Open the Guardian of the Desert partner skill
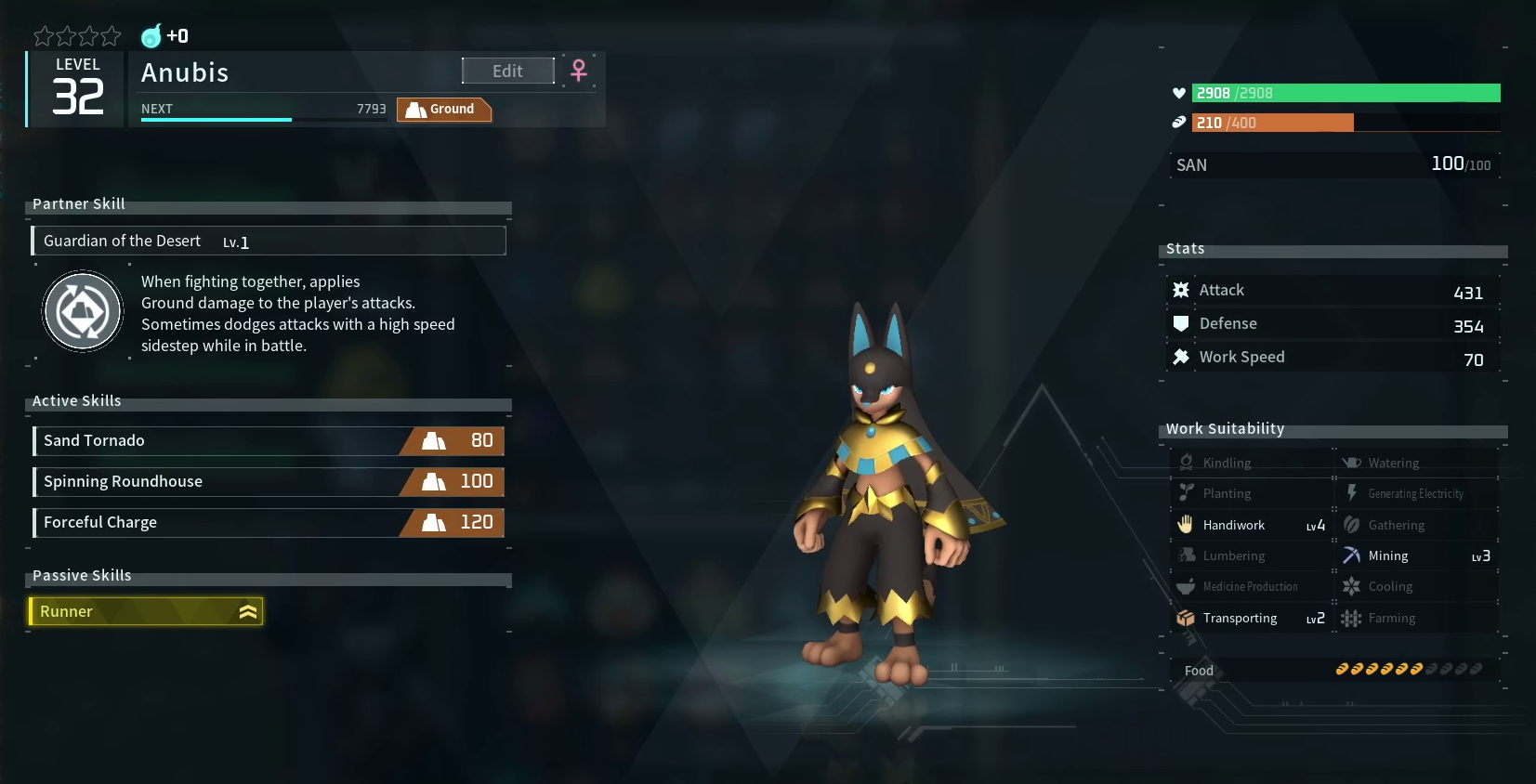Image resolution: width=1536 pixels, height=784 pixels. 269,242
